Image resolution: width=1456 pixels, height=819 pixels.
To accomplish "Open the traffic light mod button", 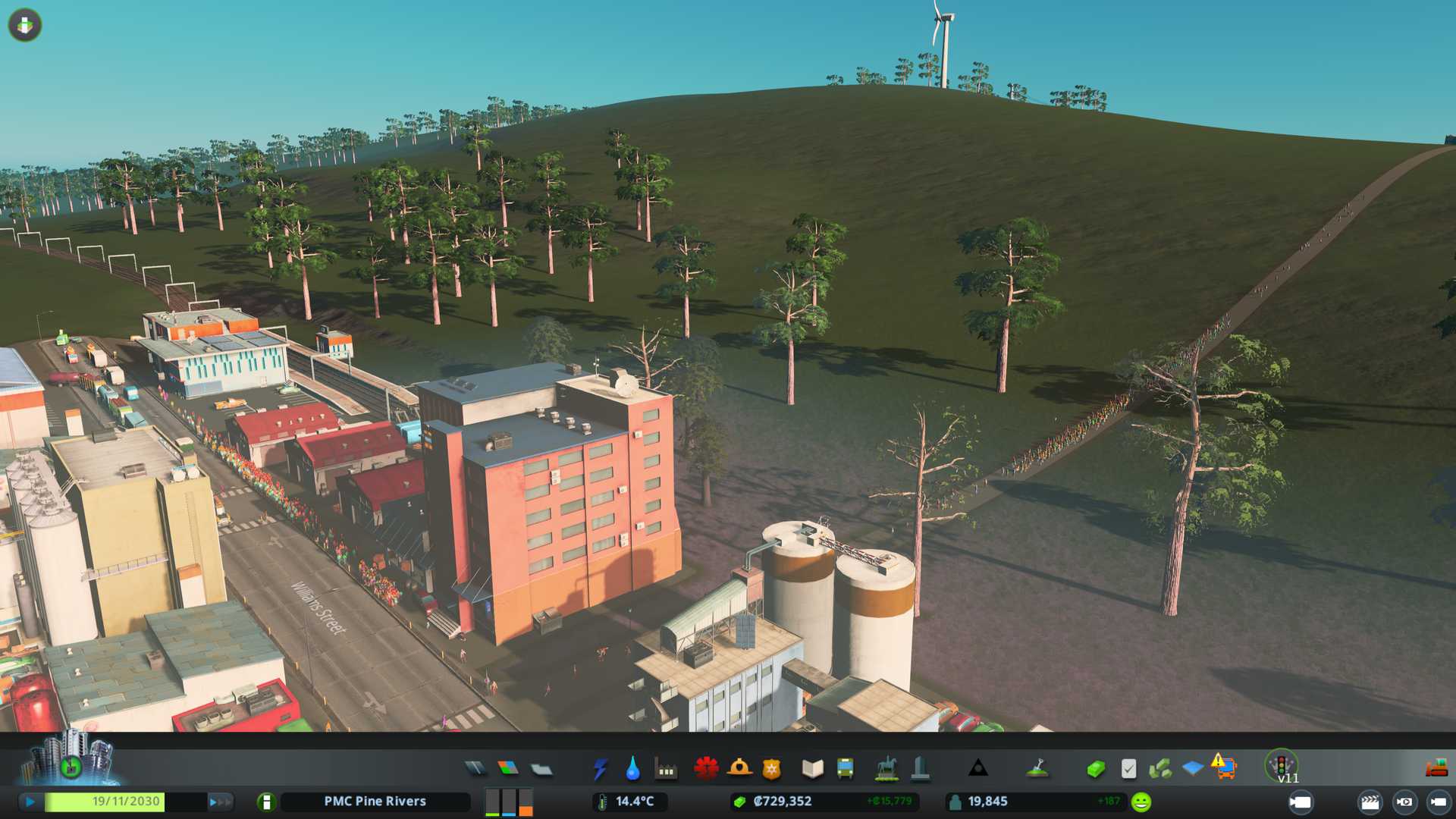I will (x=1282, y=764).
